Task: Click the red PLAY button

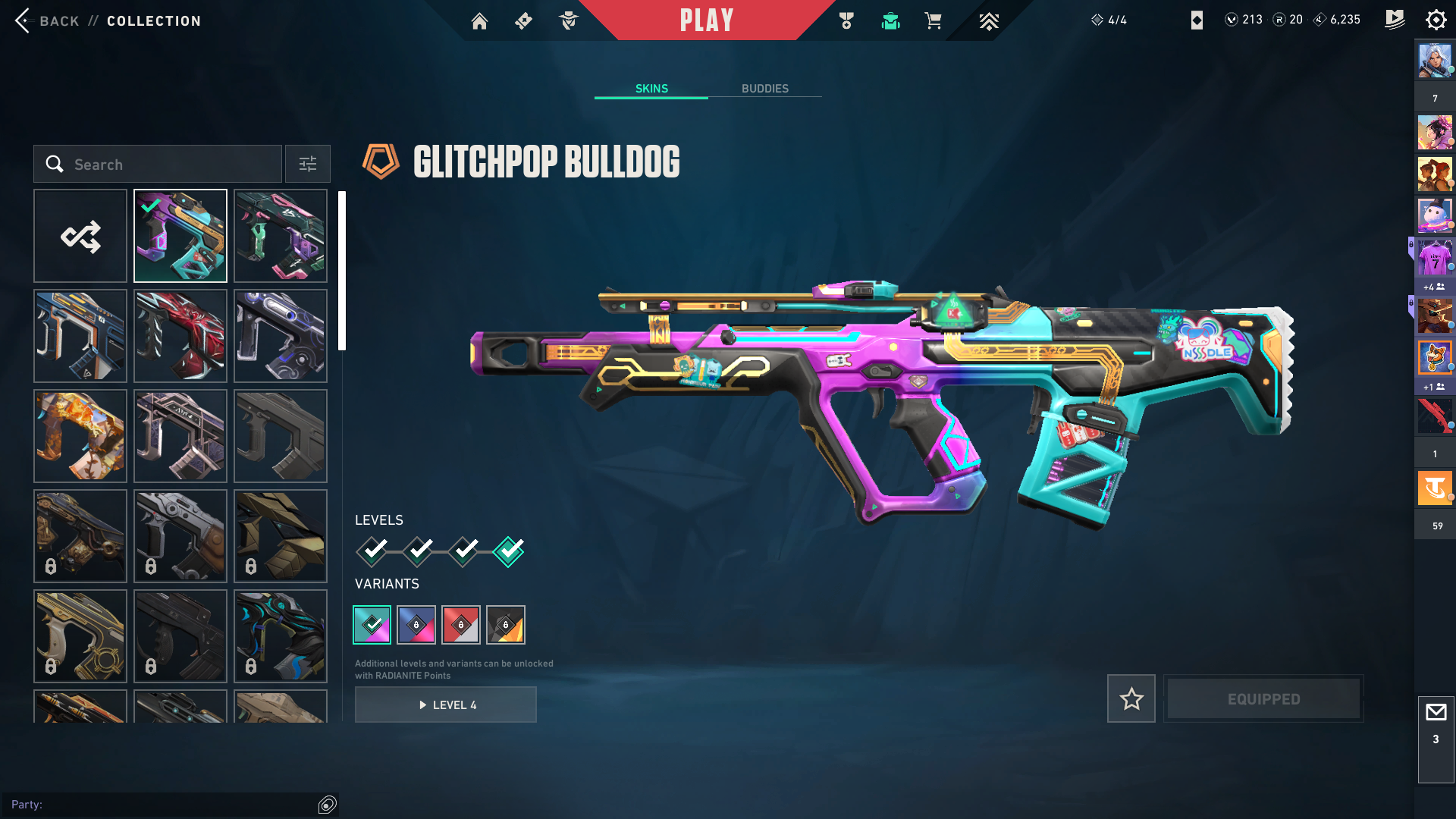Action: [x=707, y=20]
